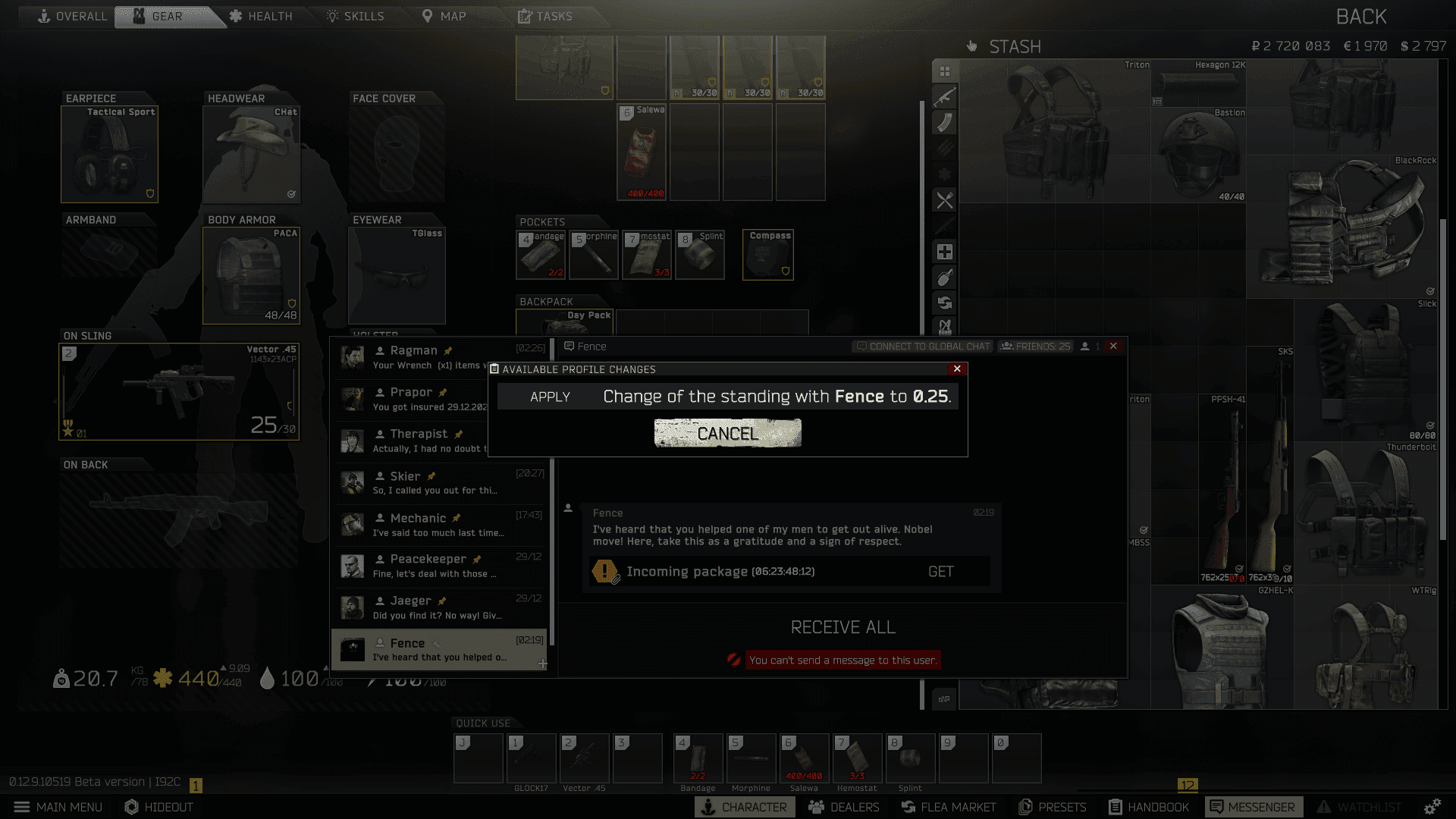Click the Back button
The height and width of the screenshot is (819, 1456).
click(1360, 17)
